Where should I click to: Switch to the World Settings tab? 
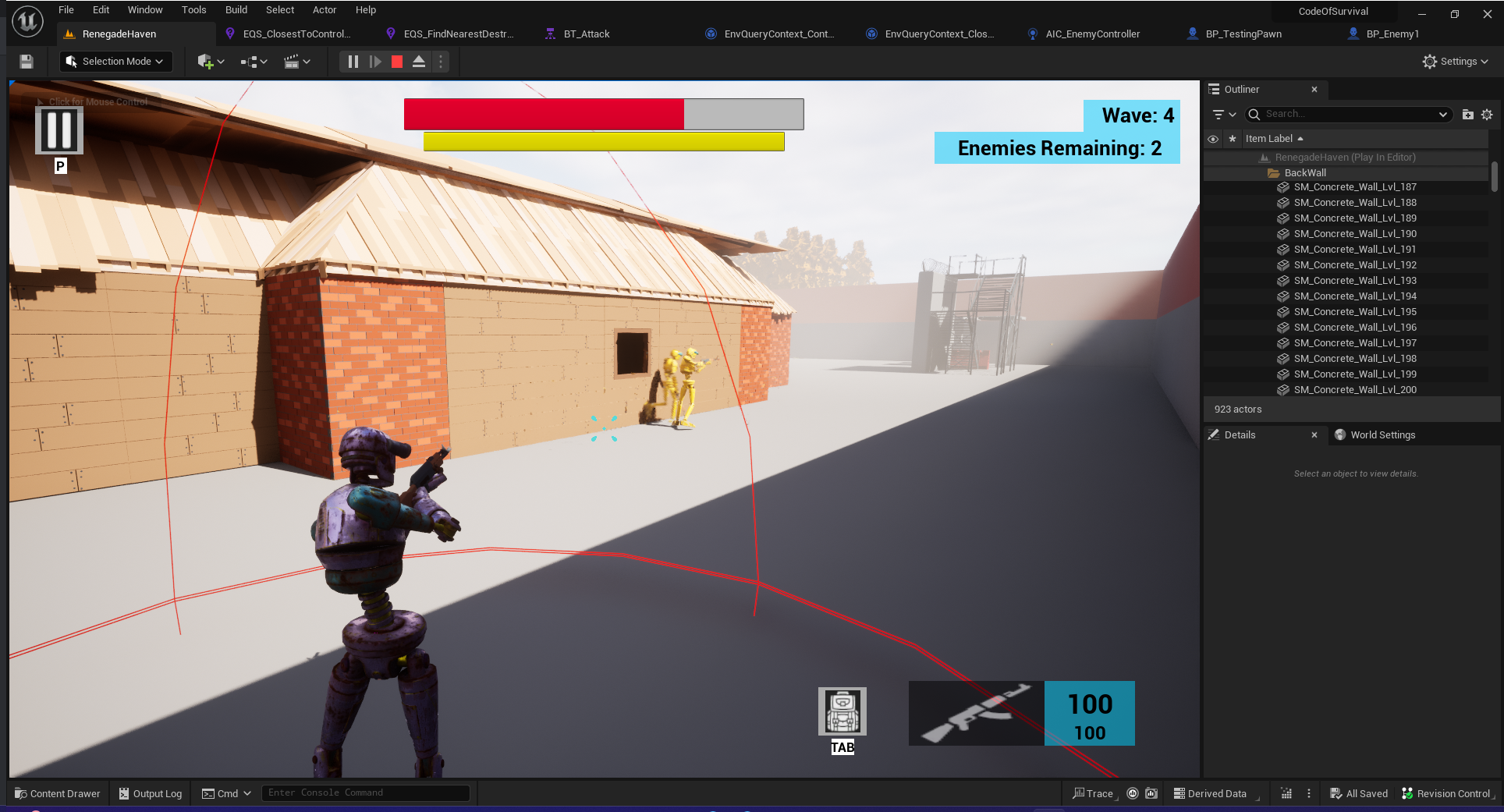pos(1382,435)
